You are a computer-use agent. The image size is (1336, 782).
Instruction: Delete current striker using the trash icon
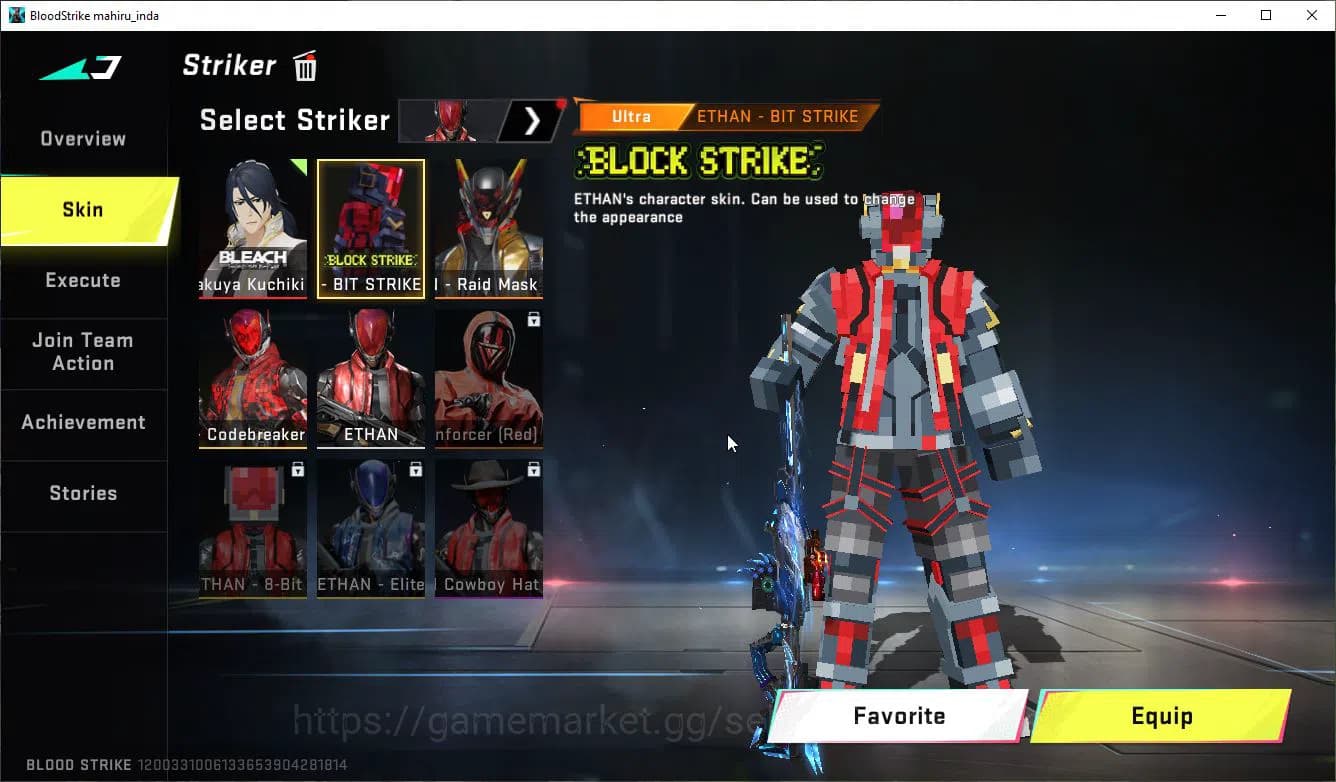pos(304,65)
